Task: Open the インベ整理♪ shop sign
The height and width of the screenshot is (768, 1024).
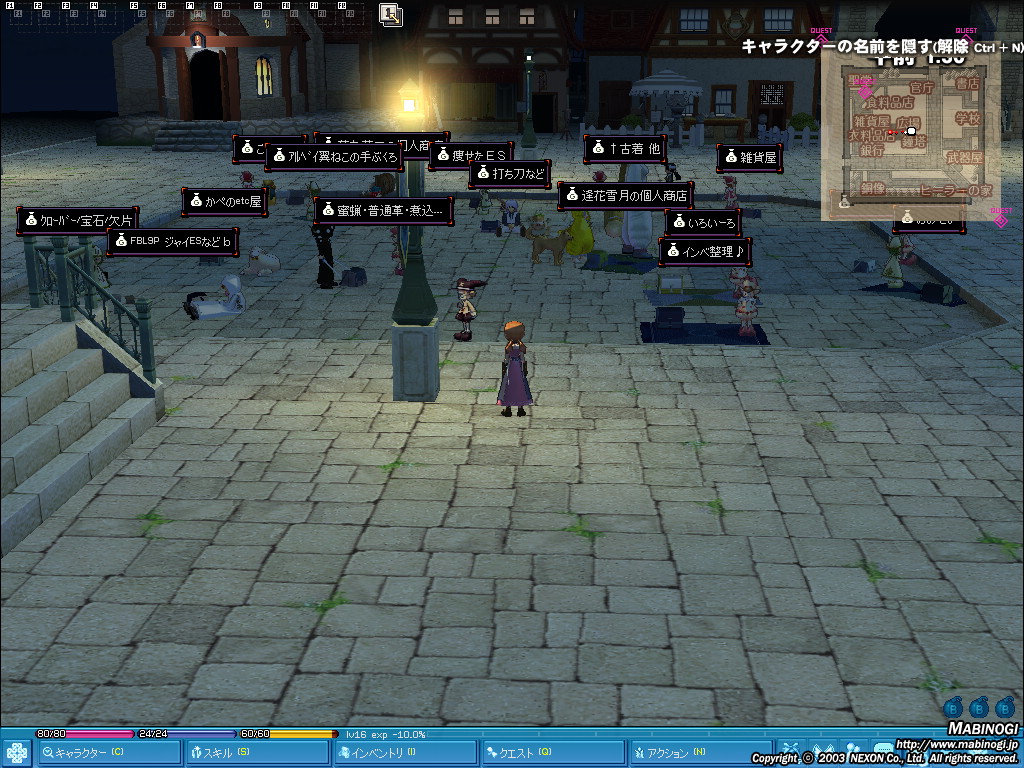Action: 704,251
